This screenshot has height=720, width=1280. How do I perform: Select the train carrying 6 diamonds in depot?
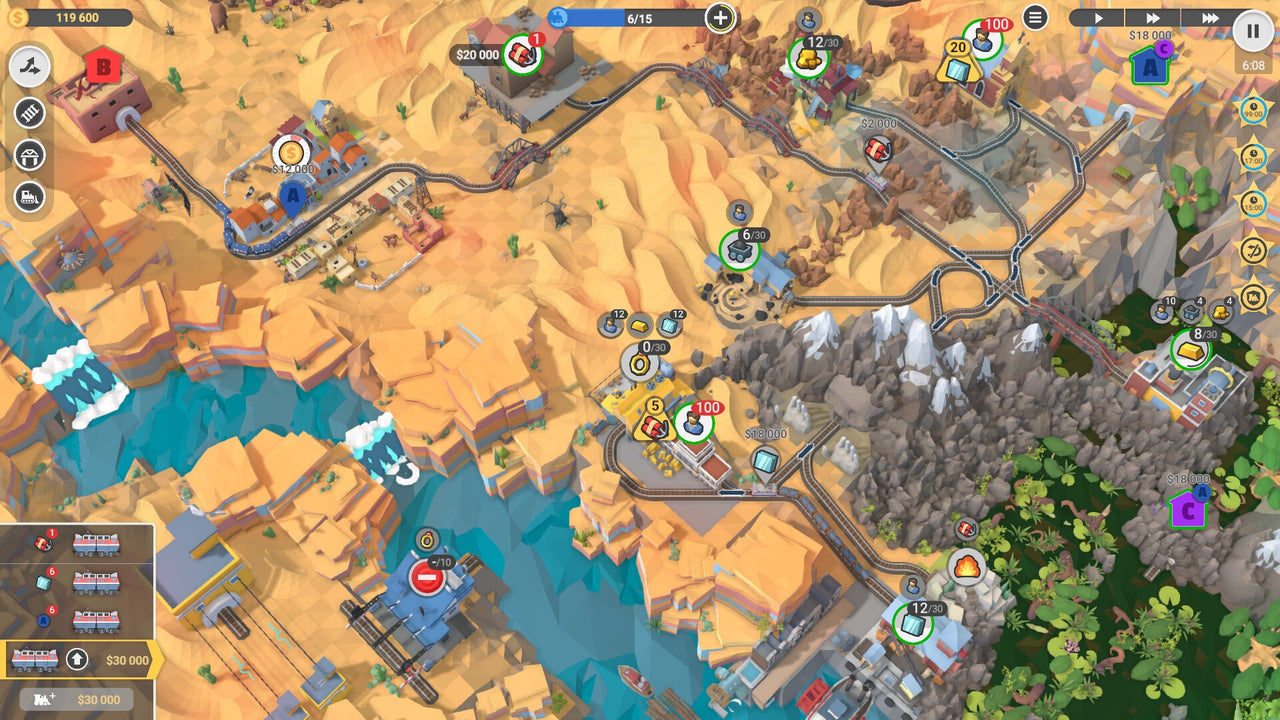[95, 582]
